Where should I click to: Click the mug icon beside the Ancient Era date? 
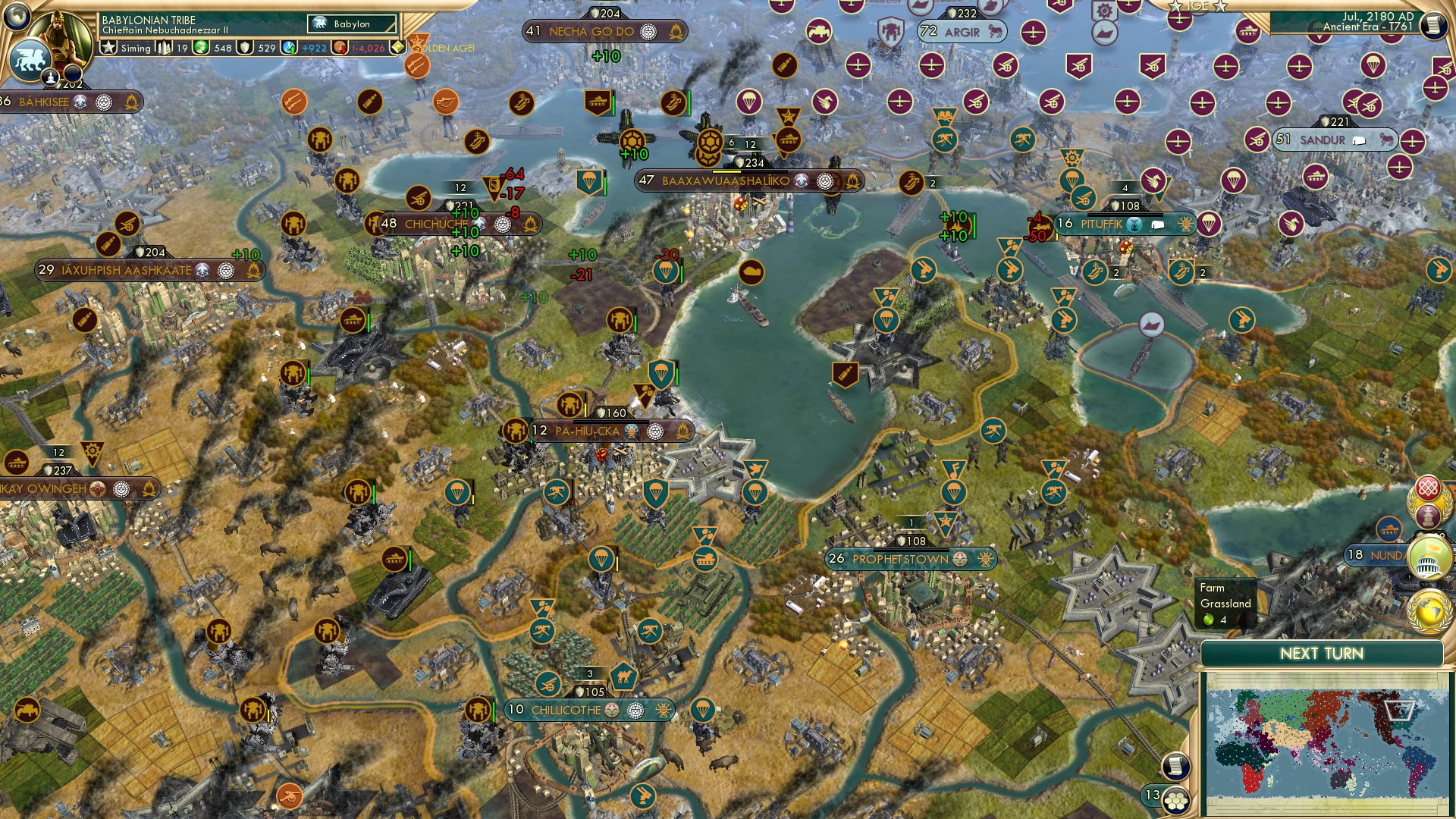click(1432, 24)
